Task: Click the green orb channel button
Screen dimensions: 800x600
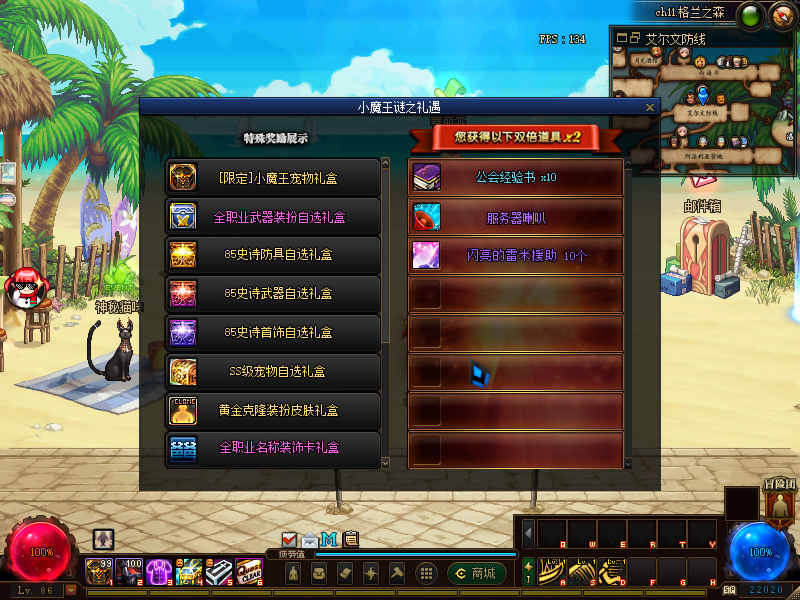Action: (749, 15)
